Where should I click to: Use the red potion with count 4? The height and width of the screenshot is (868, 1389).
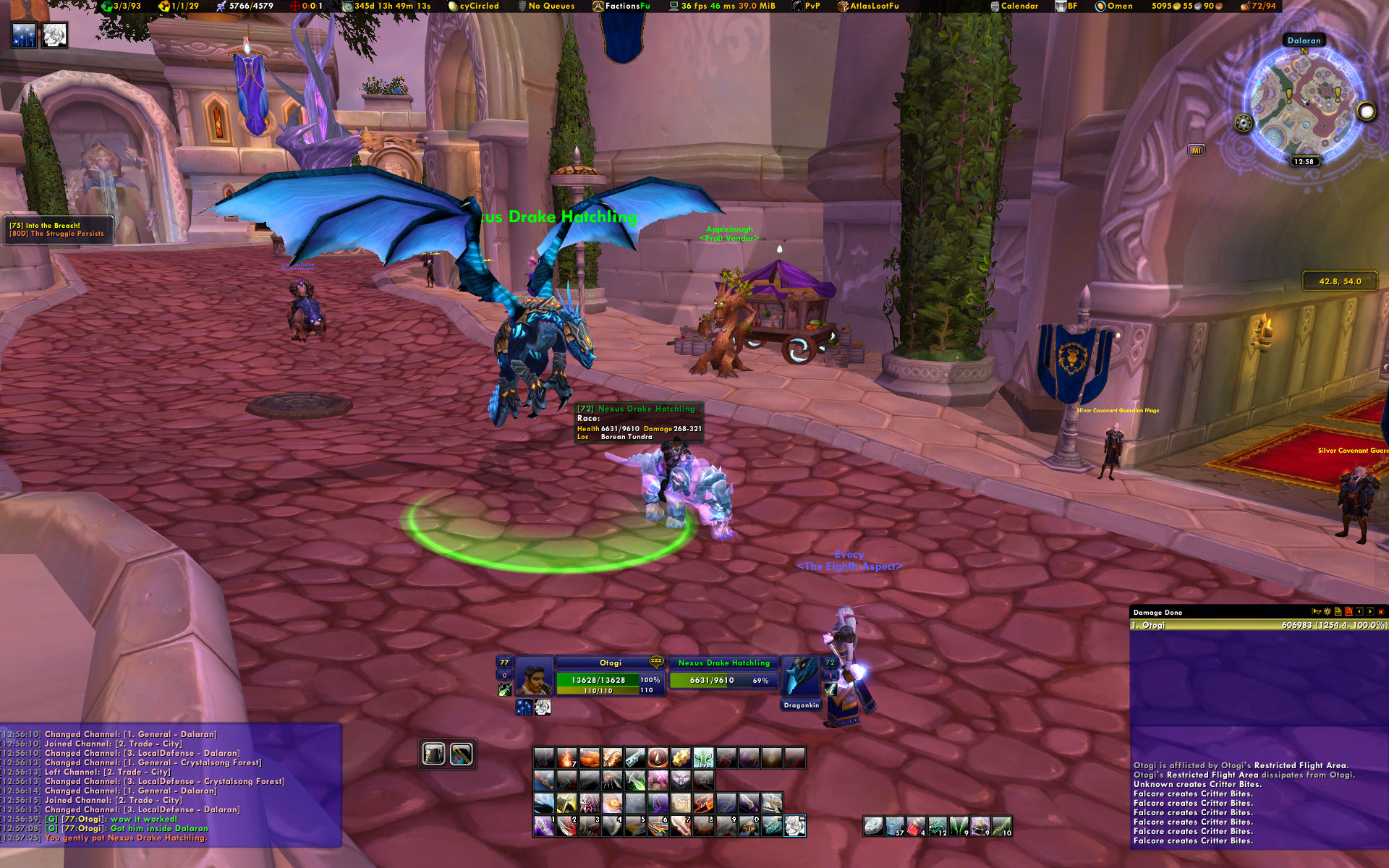click(916, 825)
